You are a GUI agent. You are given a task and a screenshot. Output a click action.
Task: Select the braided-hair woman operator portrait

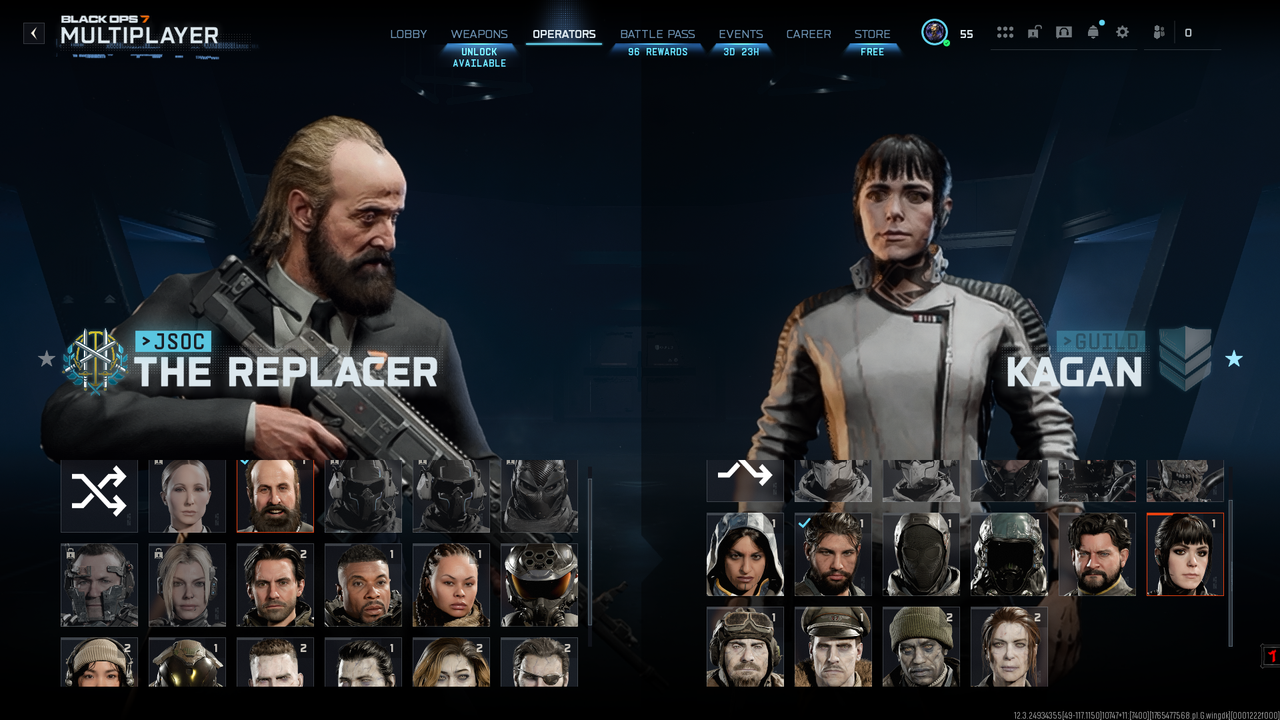(451, 585)
